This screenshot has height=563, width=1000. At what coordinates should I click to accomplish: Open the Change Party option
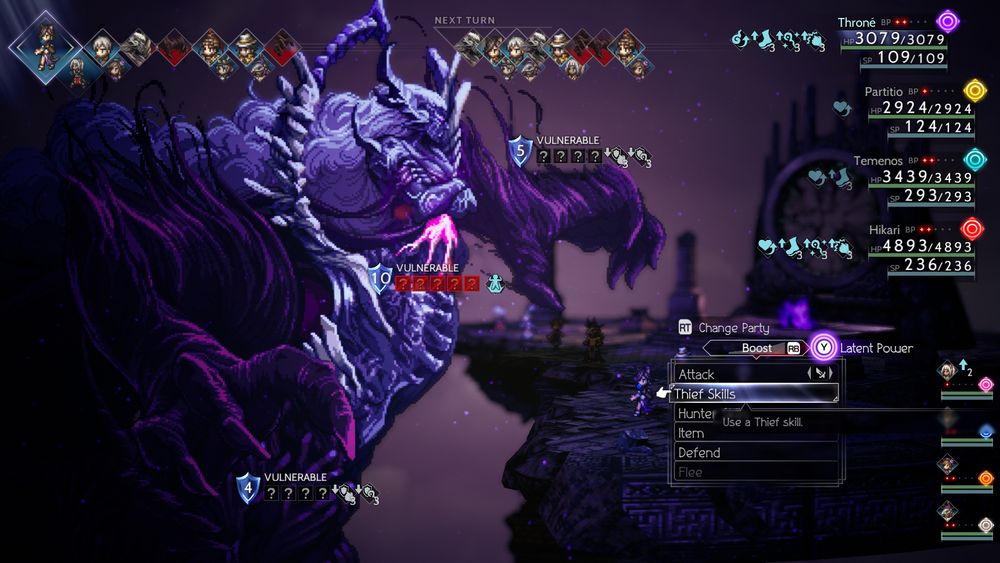coord(725,327)
